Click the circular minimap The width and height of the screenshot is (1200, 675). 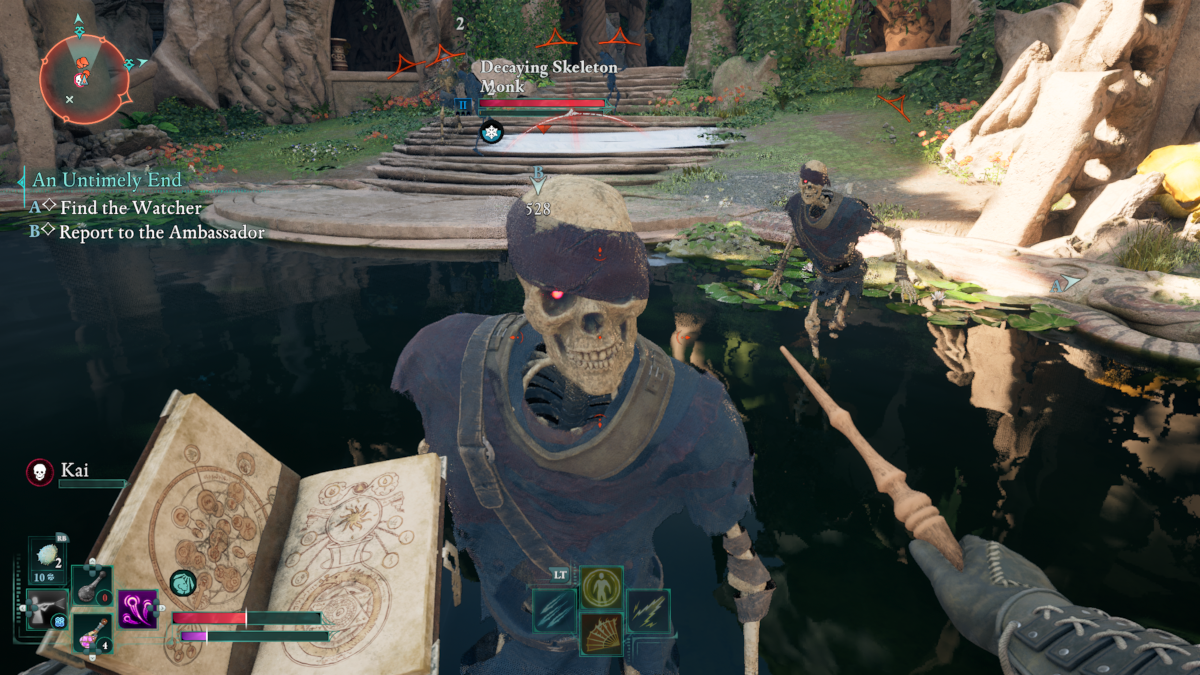84,78
